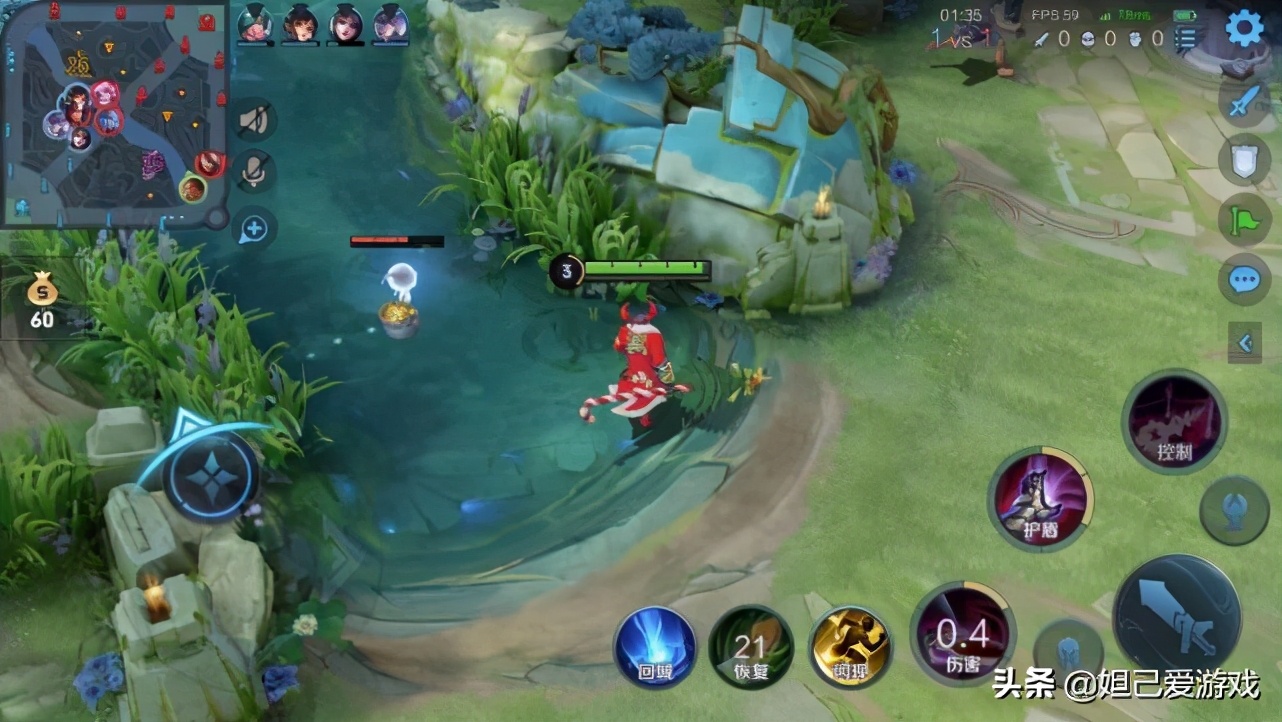Cast the 护盾 shield skill
The width and height of the screenshot is (1282, 722).
click(1040, 498)
